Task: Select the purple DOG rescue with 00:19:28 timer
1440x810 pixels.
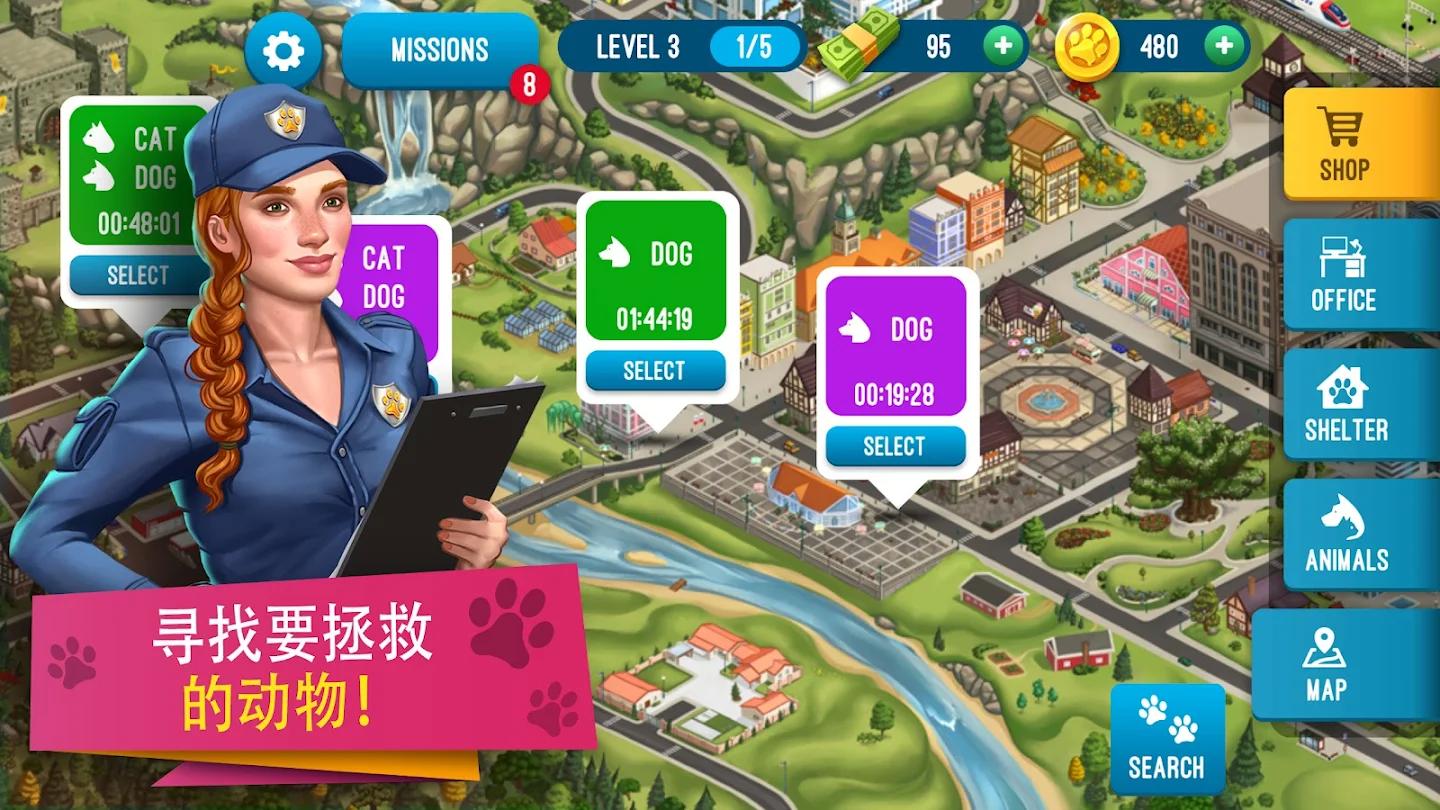Action: (x=895, y=447)
